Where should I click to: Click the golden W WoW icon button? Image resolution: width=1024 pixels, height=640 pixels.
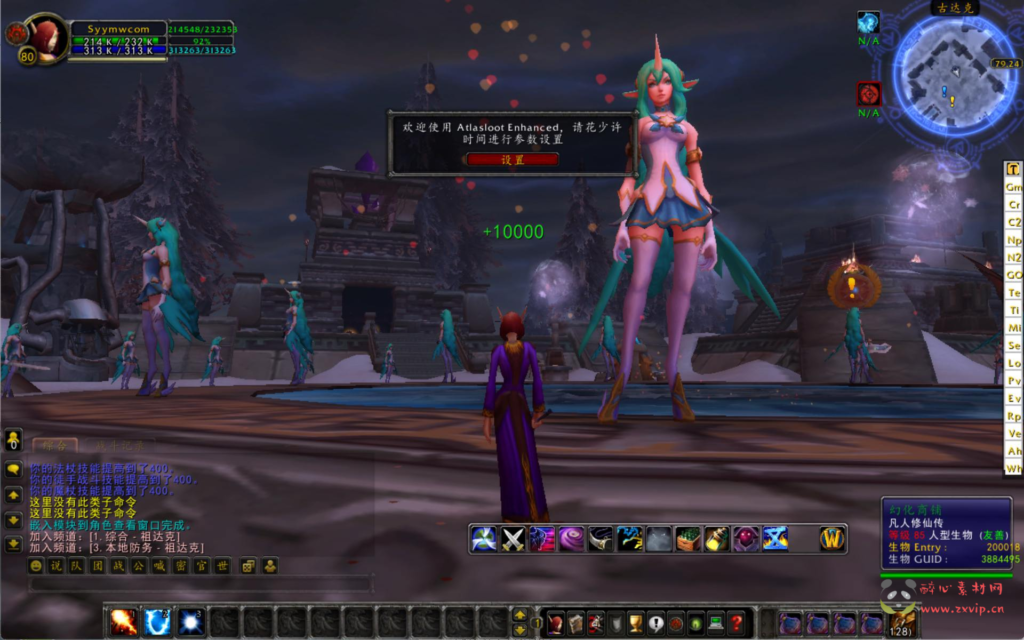832,539
